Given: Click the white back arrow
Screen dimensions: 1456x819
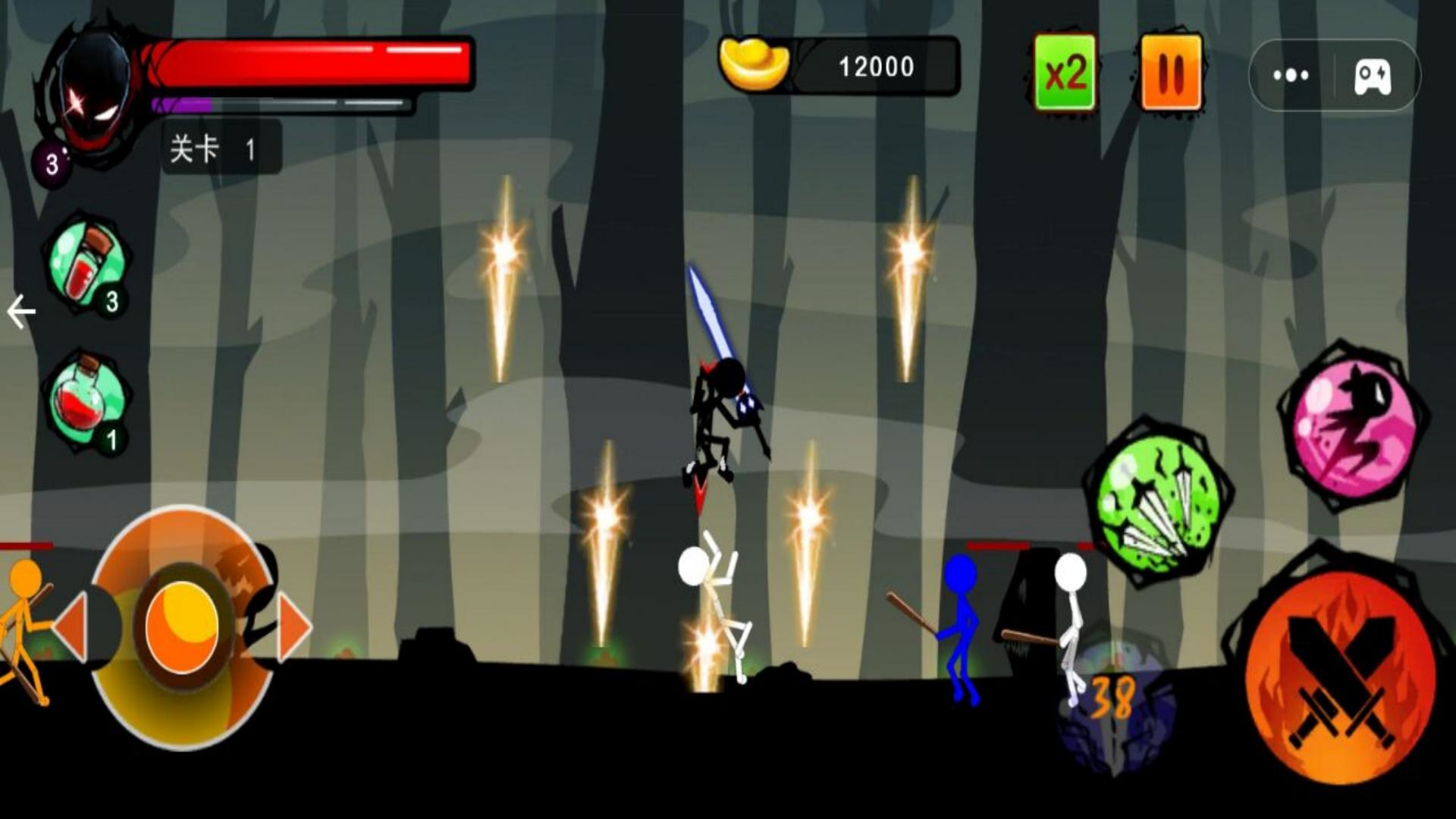Looking at the screenshot, I should tap(20, 312).
